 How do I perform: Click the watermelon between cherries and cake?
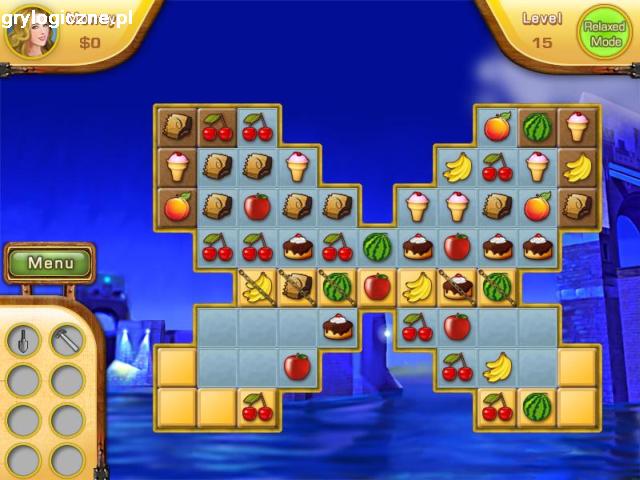[x=377, y=246]
